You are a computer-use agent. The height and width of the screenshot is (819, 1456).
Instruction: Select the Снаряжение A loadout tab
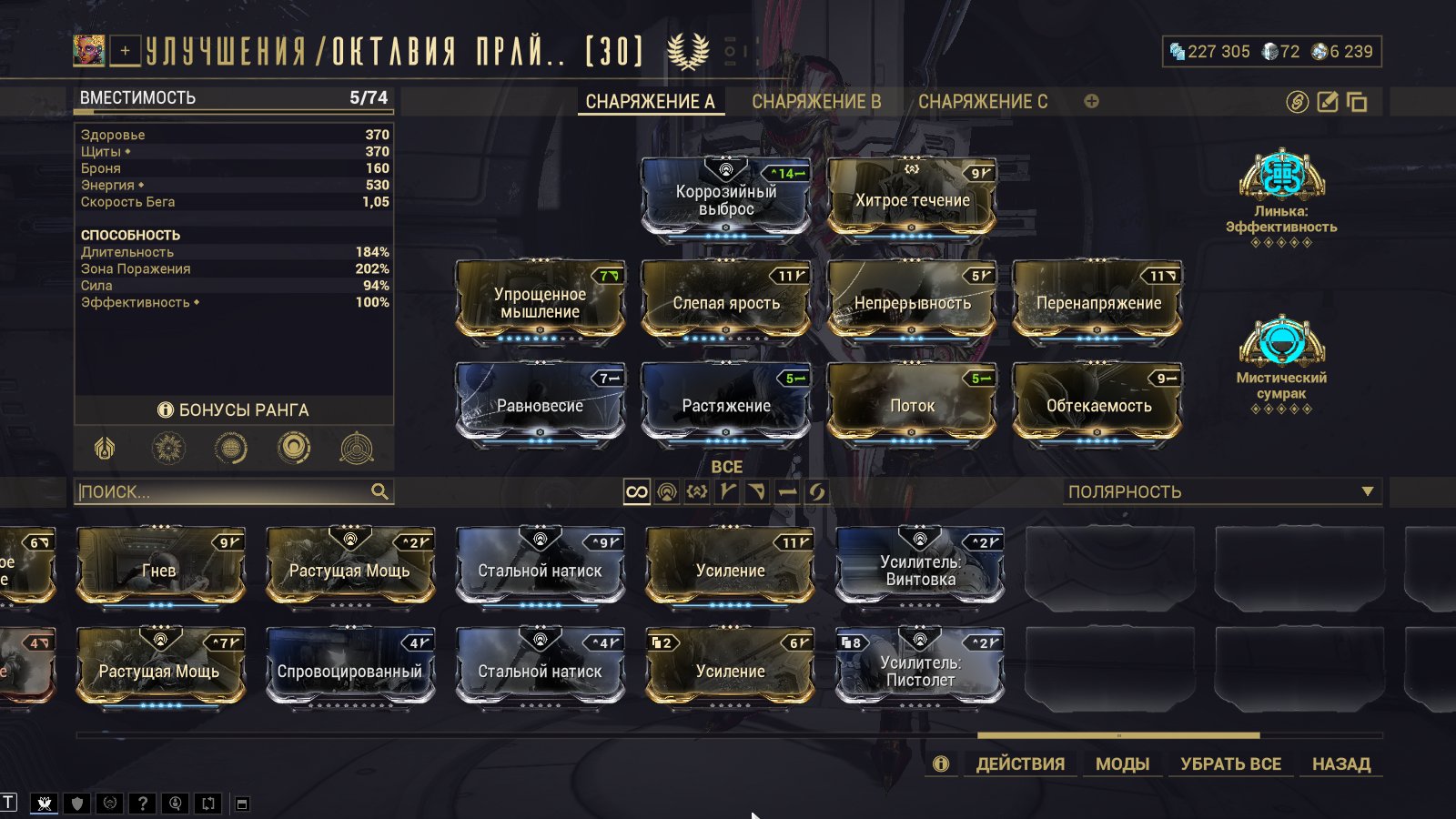point(650,102)
